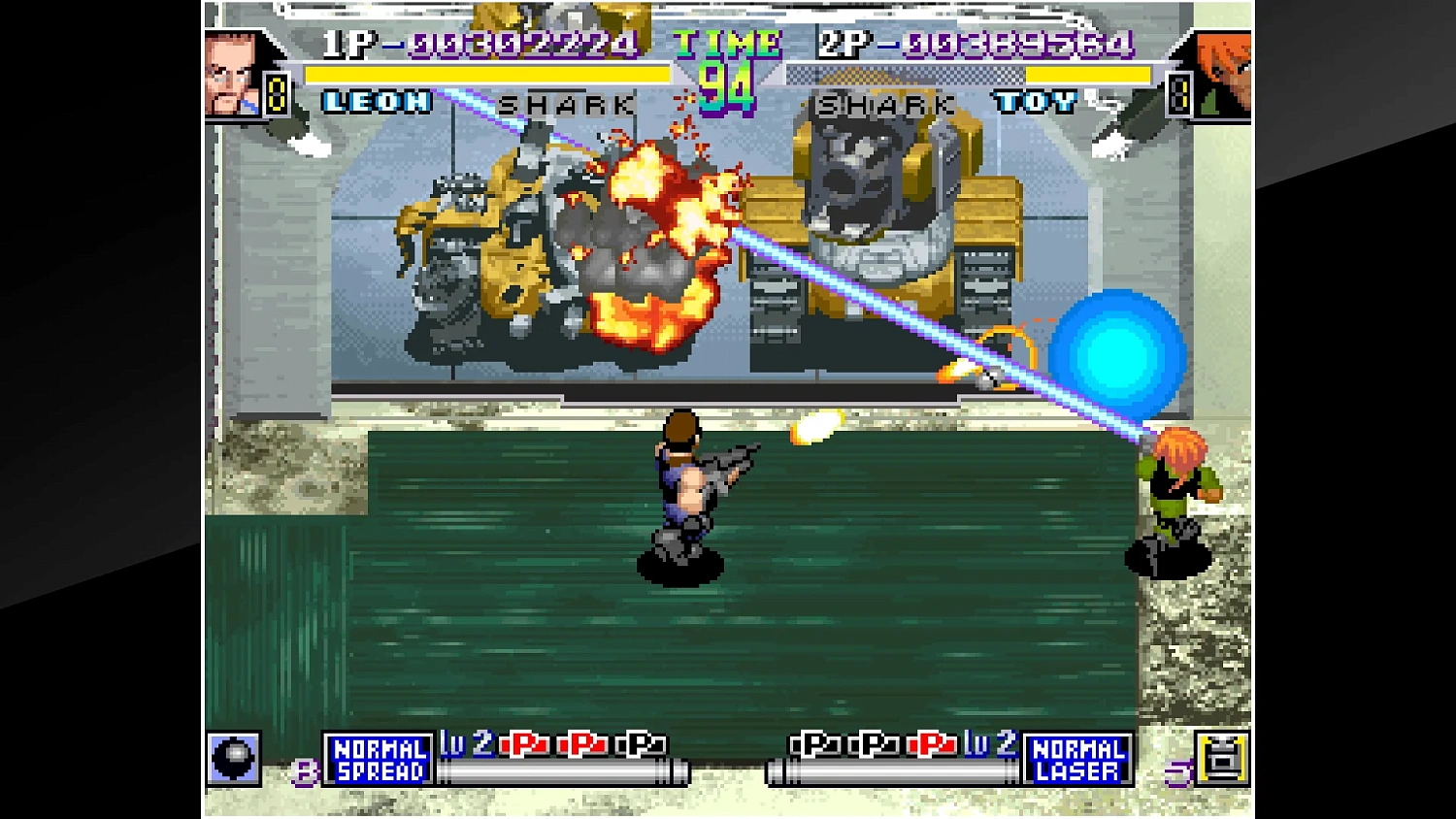1456x819 pixels.
Task: Select the LEON name tag
Action: [378, 102]
